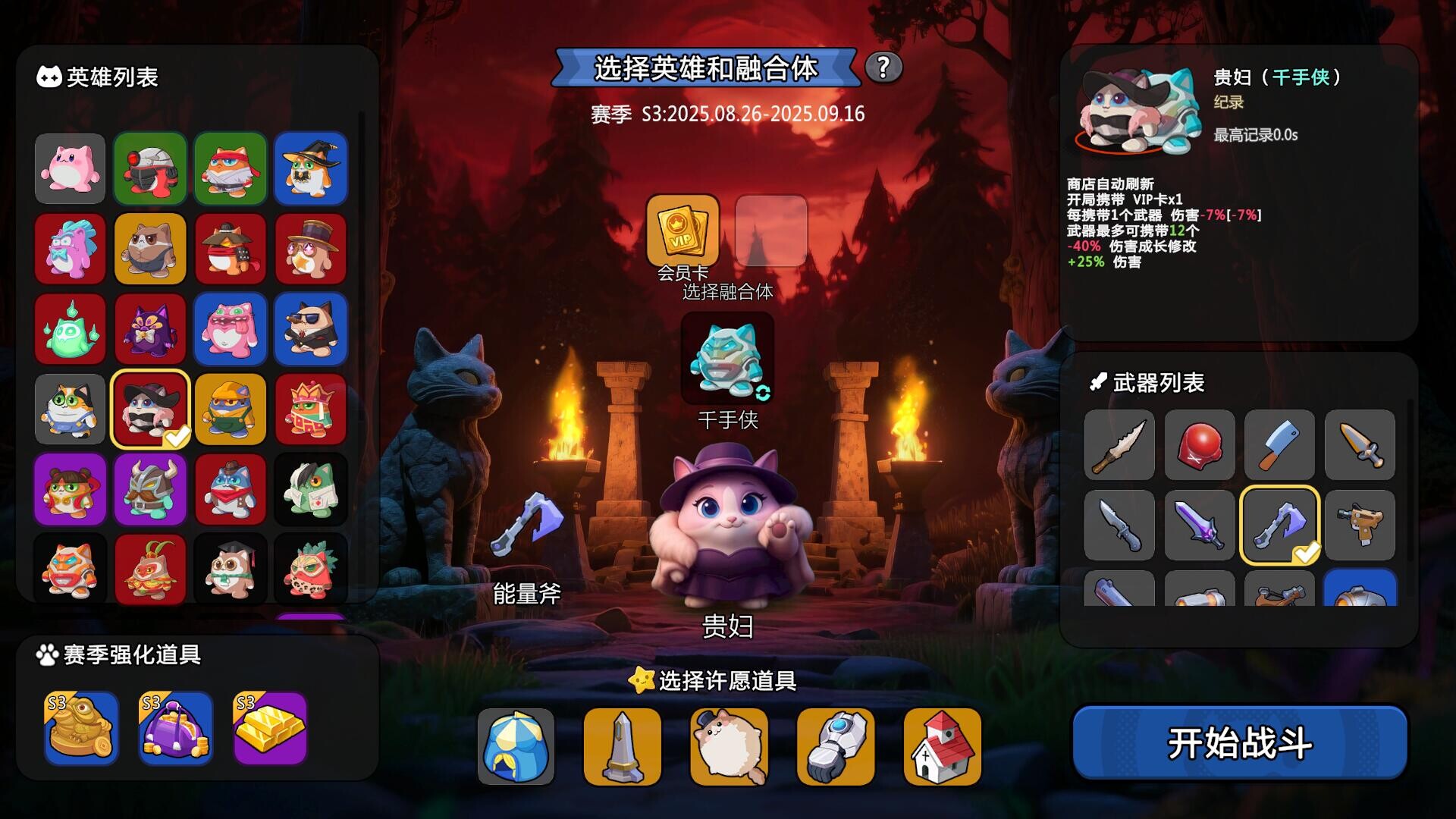Click the S3 gold bars season item
This screenshot has height=819, width=1456.
coord(270,726)
